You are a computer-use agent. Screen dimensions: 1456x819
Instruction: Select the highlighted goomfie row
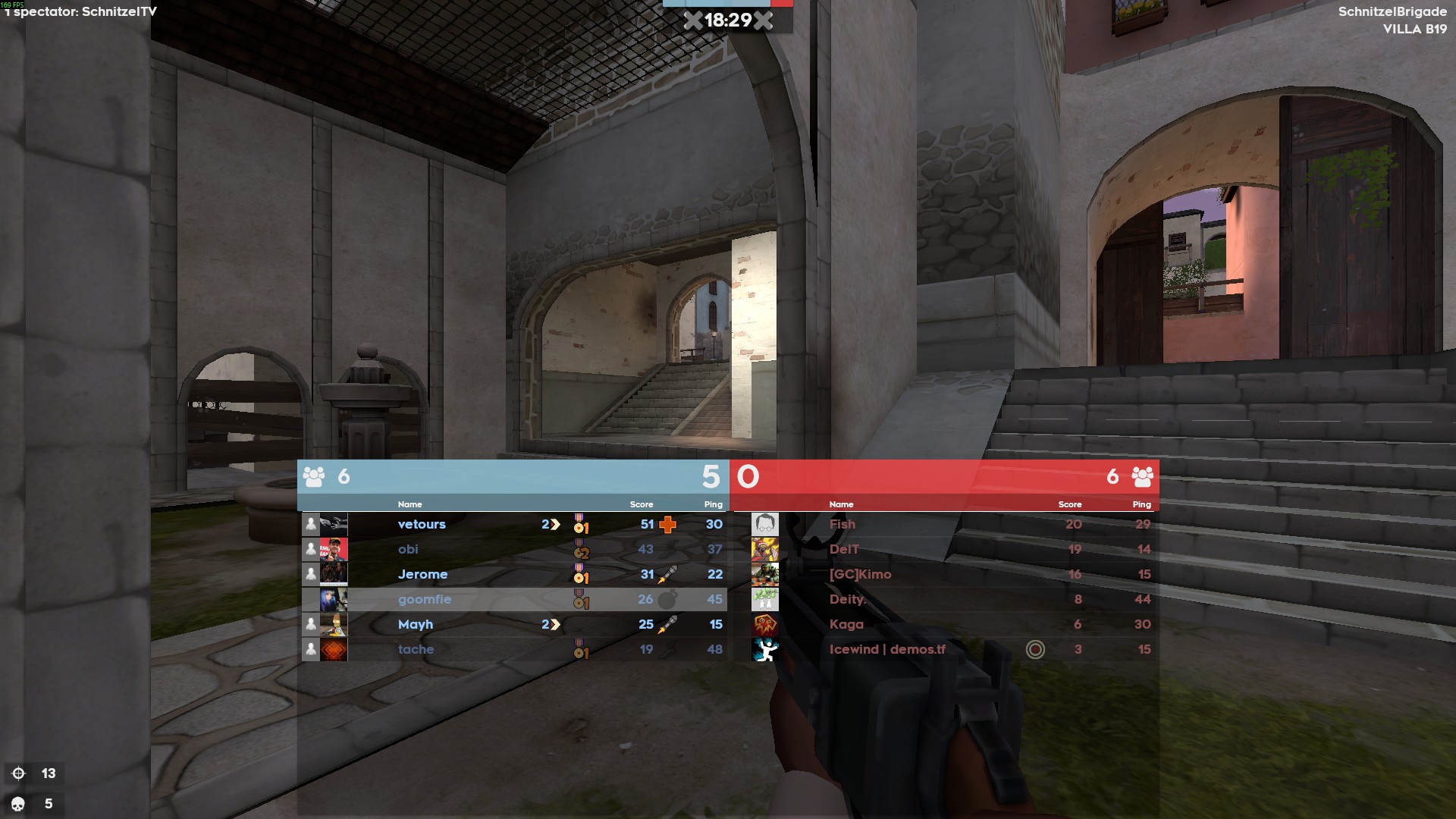click(425, 599)
